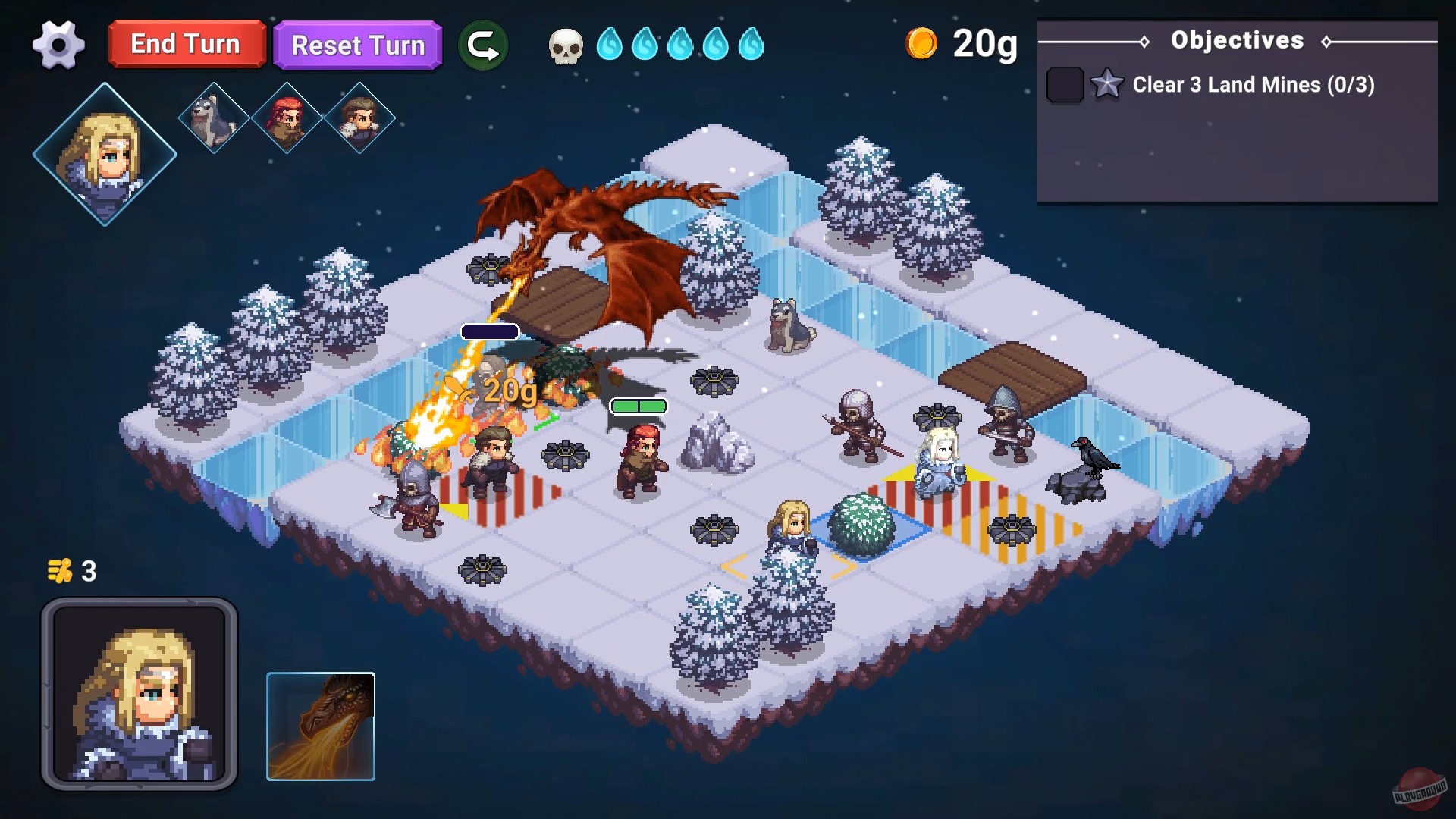
Task: Open the settings gear menu
Action: pyautogui.click(x=59, y=45)
